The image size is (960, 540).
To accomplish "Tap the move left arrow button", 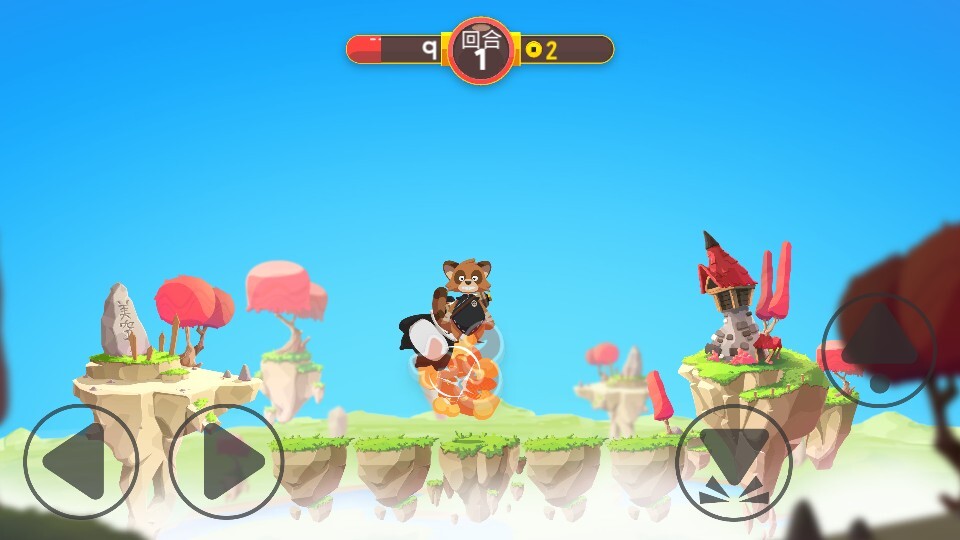I will click(x=80, y=461).
